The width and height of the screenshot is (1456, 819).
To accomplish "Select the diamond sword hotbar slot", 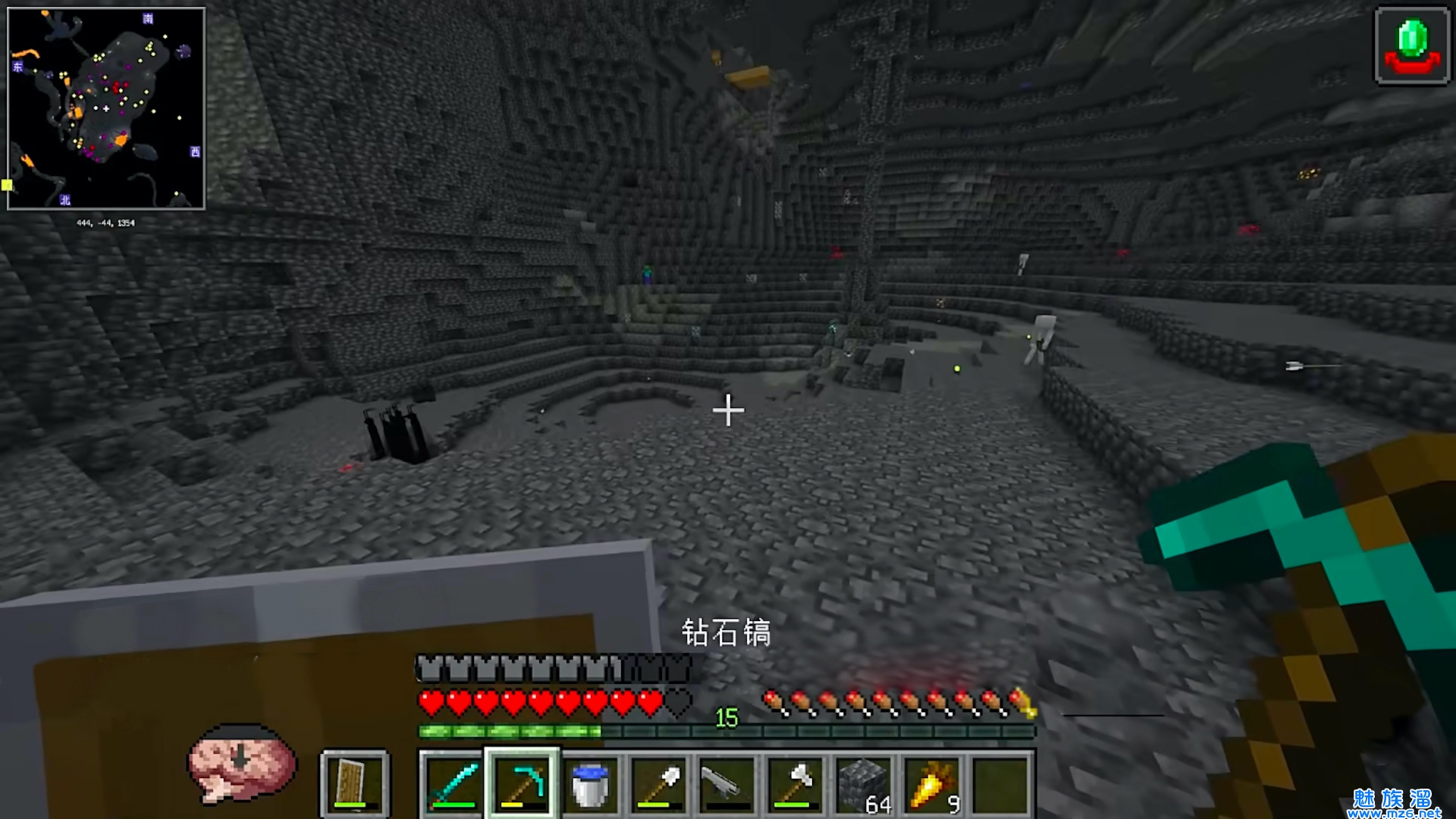I will [x=453, y=784].
